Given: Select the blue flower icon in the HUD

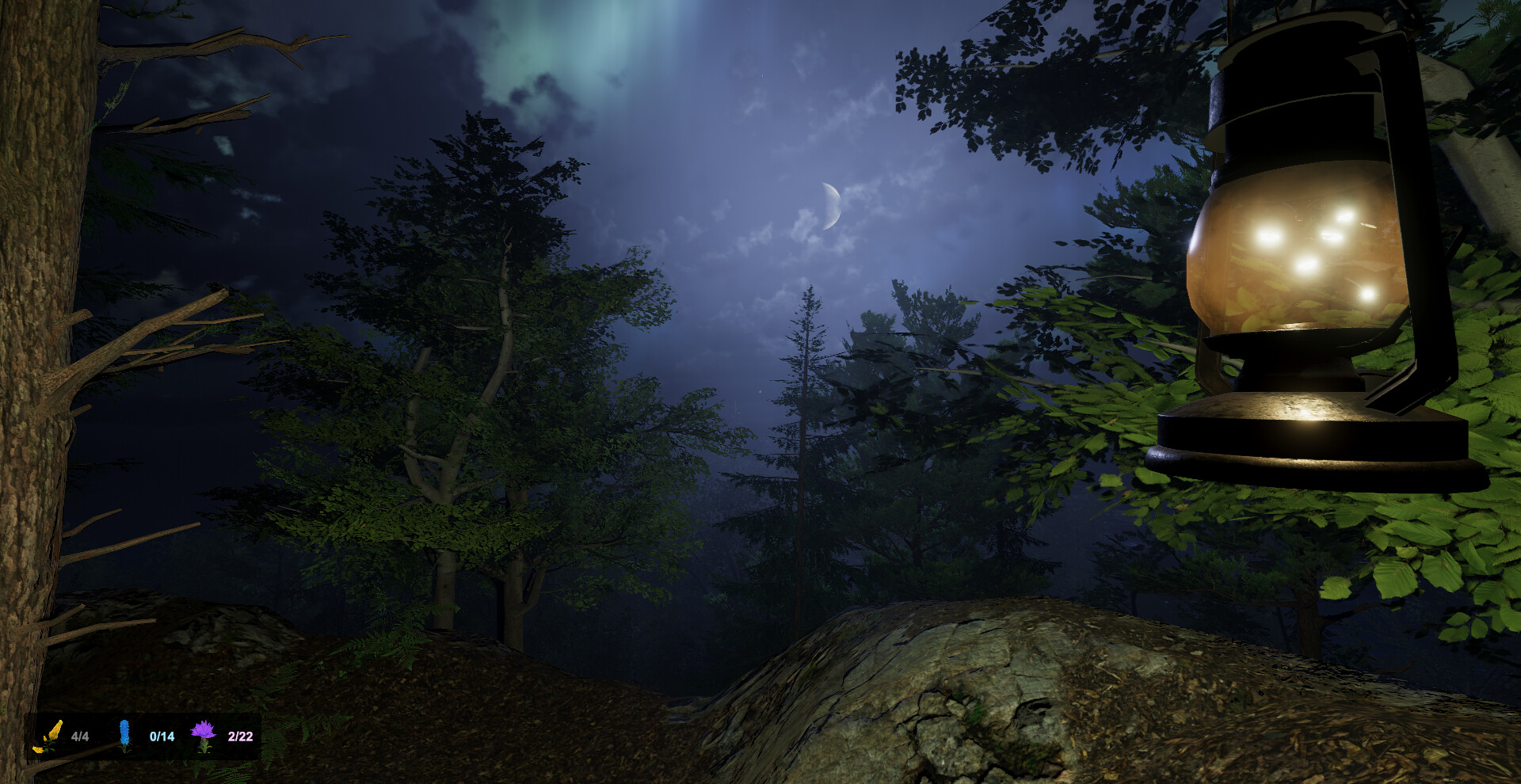Looking at the screenshot, I should tap(124, 734).
